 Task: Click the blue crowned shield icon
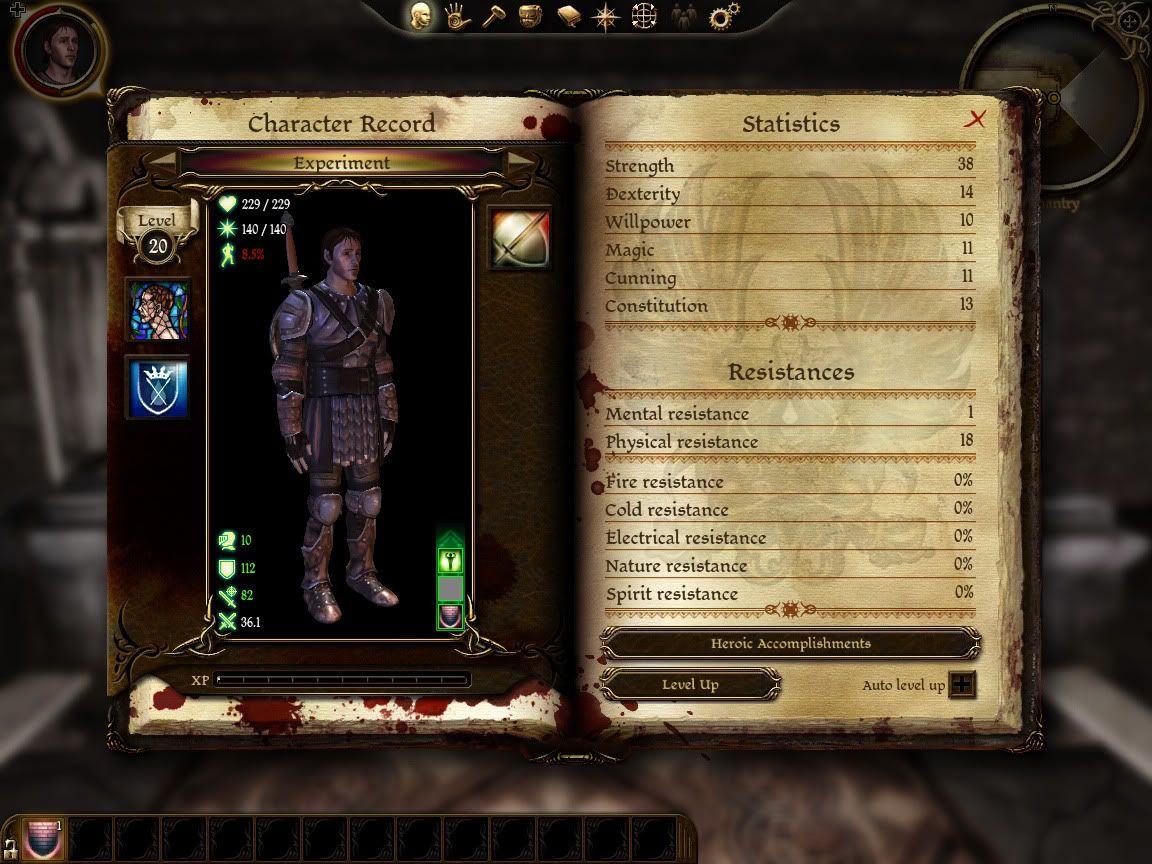pyautogui.click(x=158, y=388)
